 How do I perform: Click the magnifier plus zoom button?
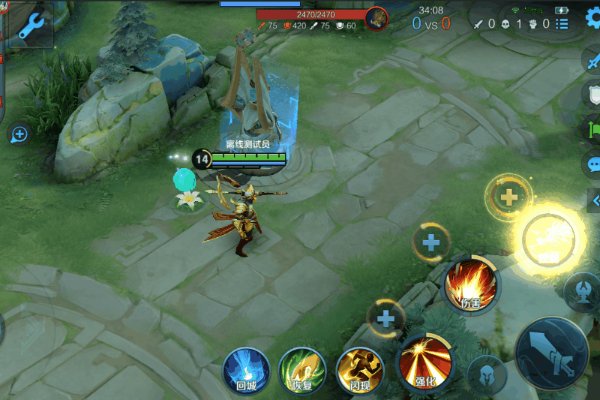tap(19, 134)
